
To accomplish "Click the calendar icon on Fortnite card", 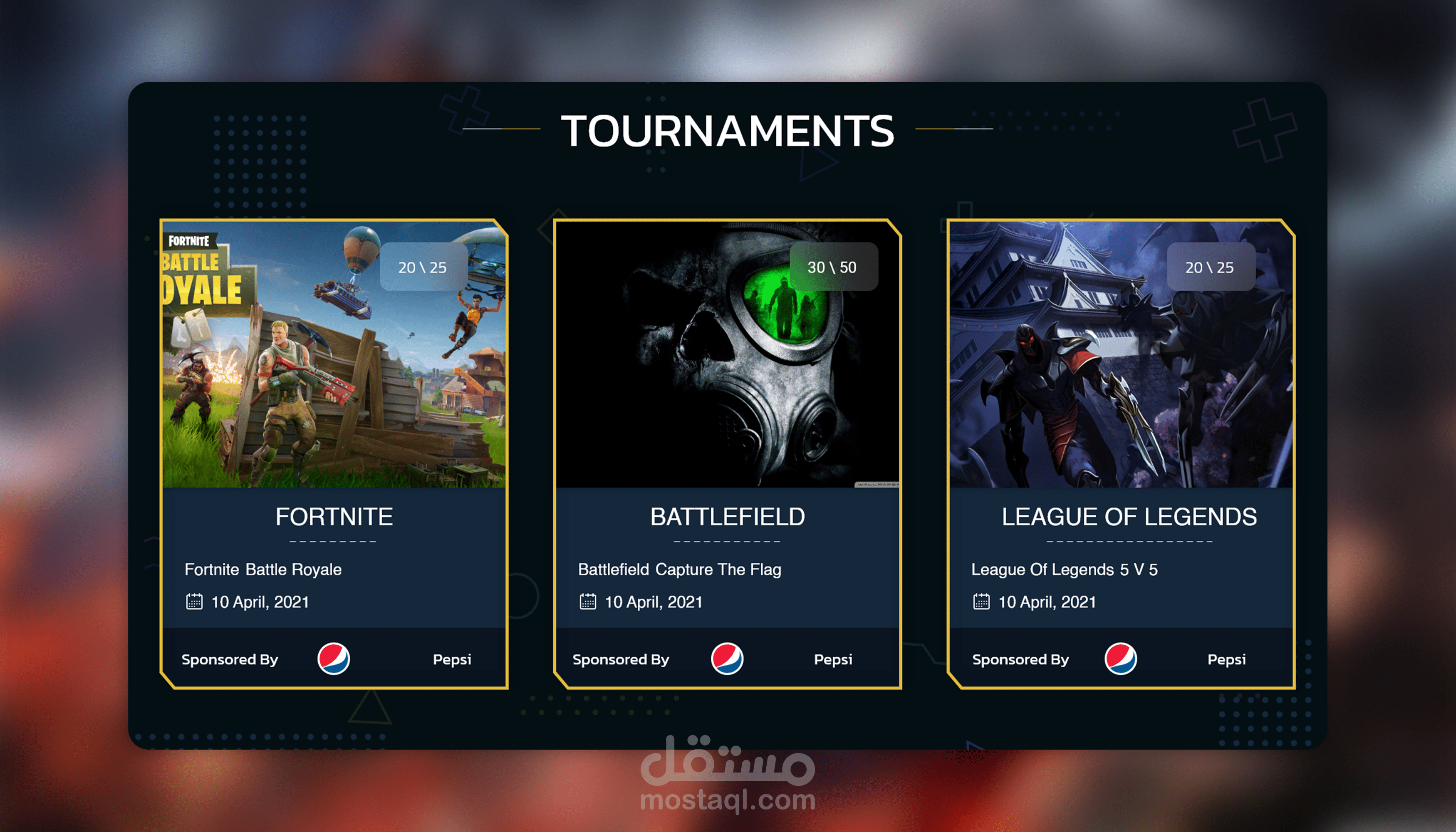I will 194,602.
